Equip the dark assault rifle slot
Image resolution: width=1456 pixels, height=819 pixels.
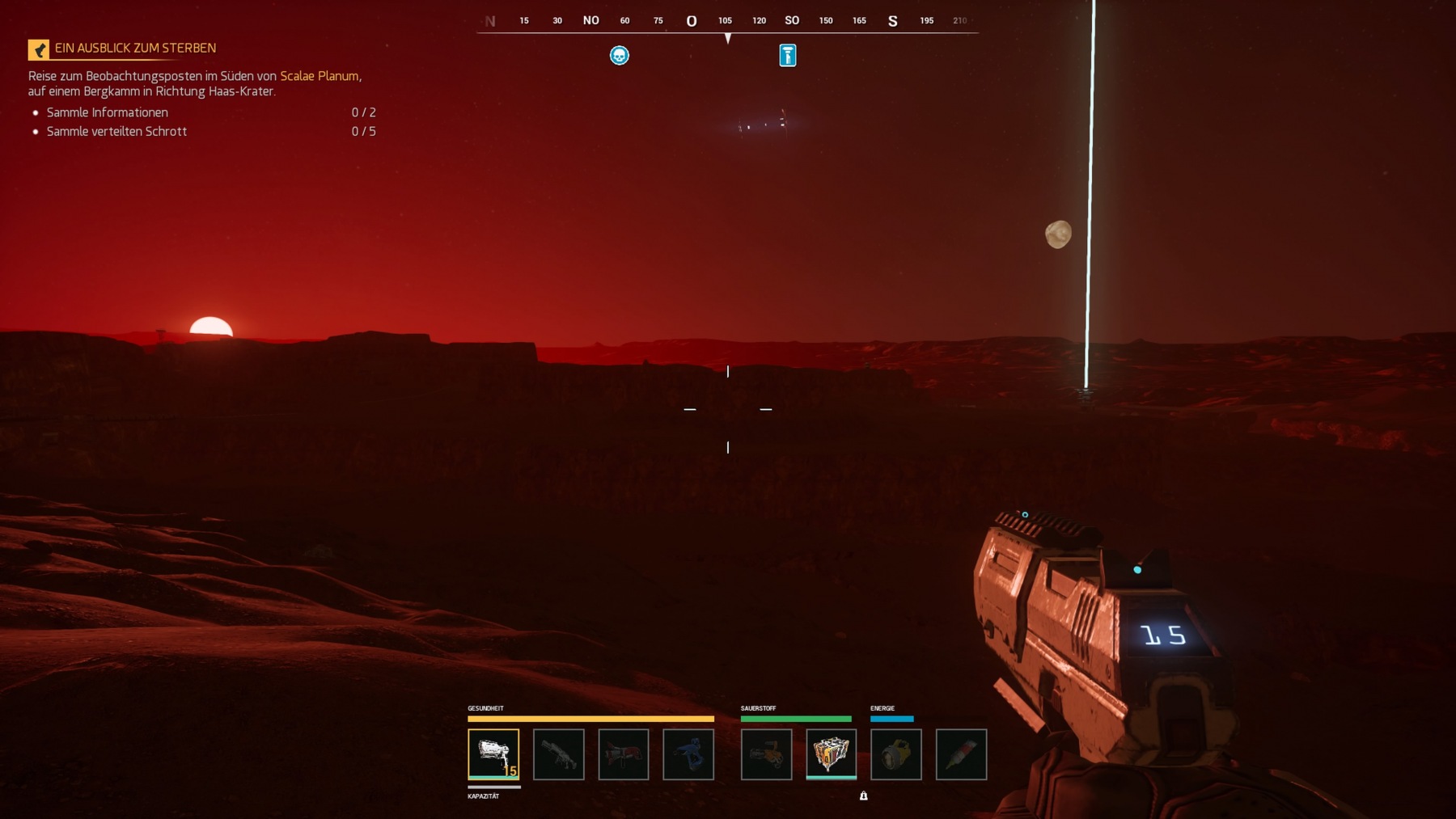pyautogui.click(x=558, y=754)
